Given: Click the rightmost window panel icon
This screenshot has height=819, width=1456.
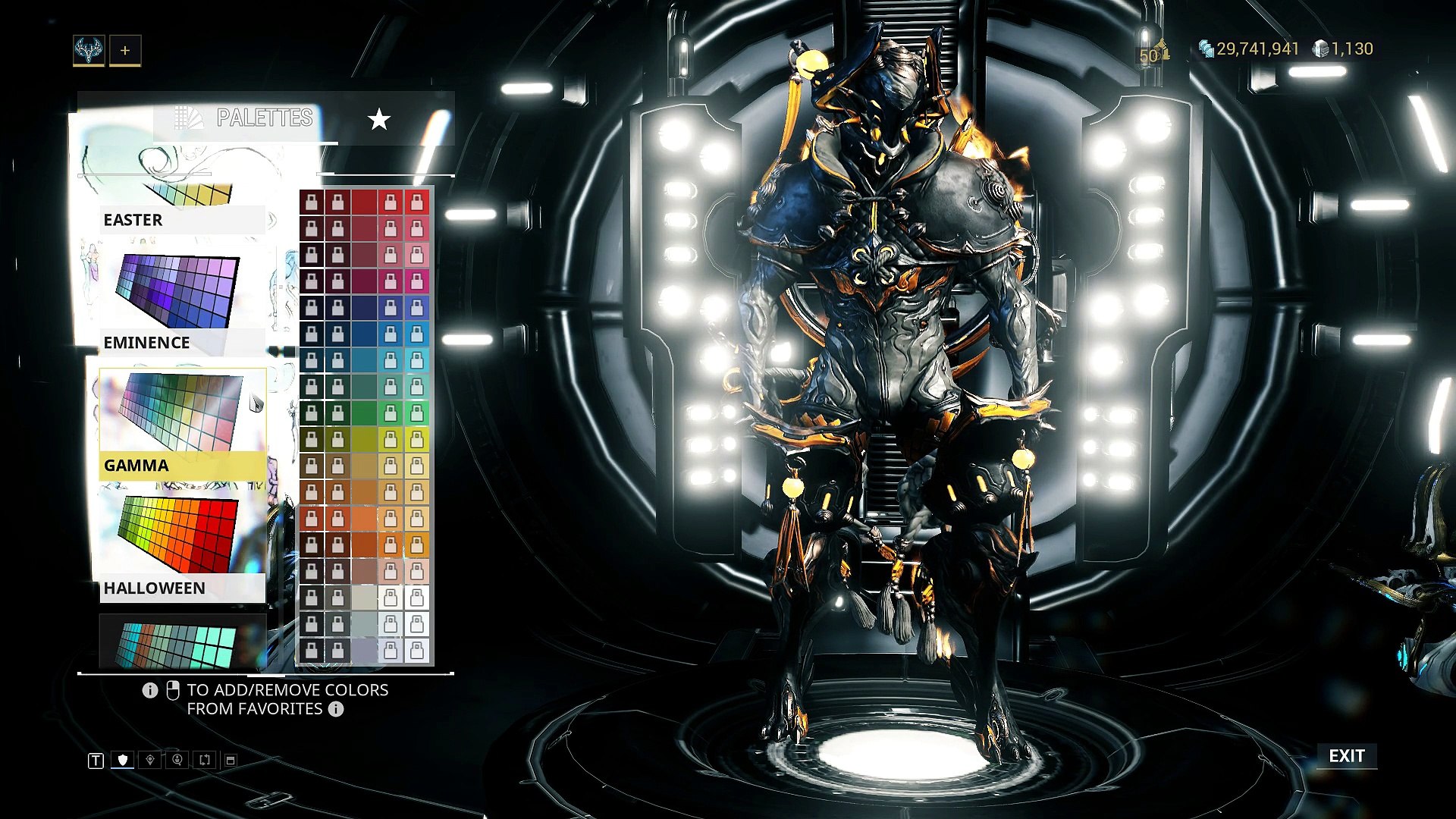Looking at the screenshot, I should (230, 758).
